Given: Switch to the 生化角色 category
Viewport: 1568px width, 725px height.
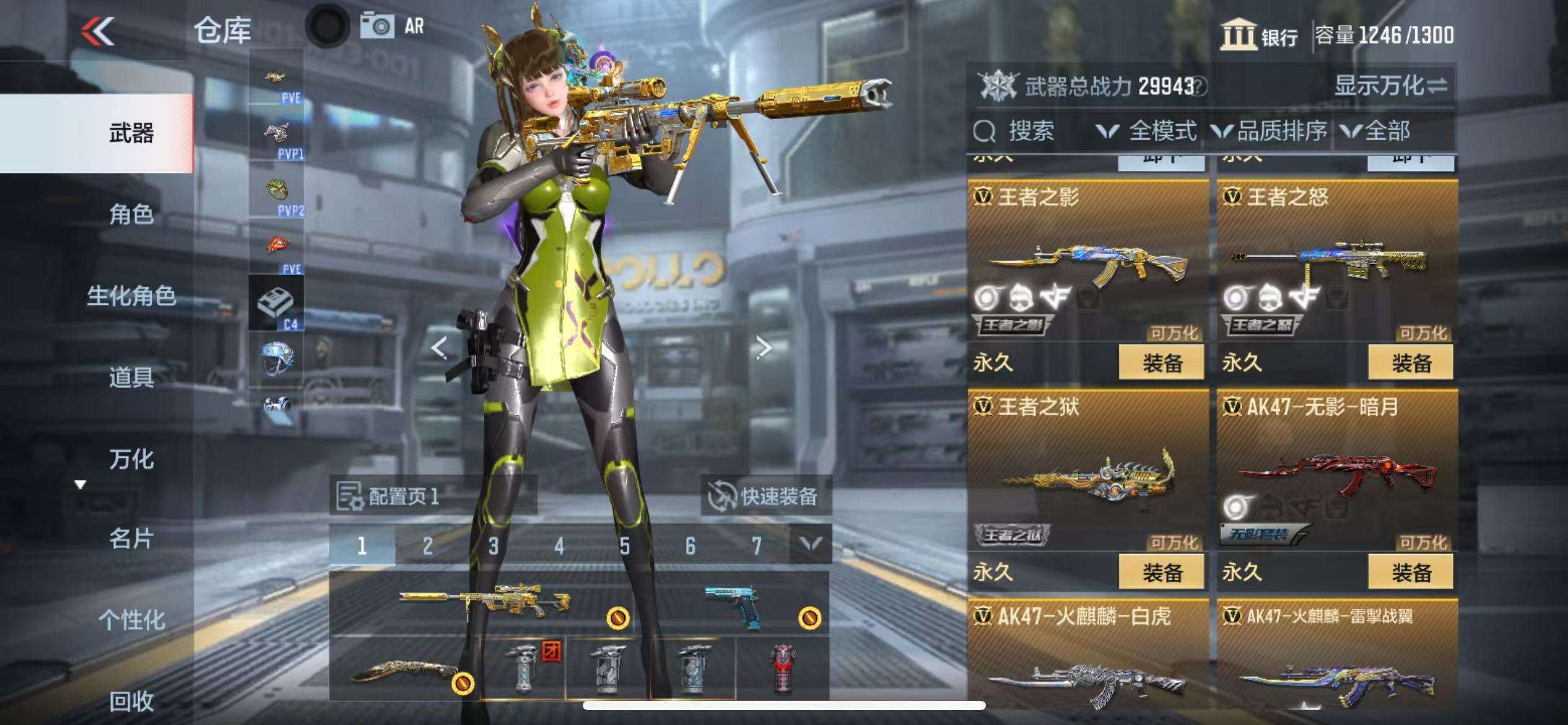Looking at the screenshot, I should [131, 296].
